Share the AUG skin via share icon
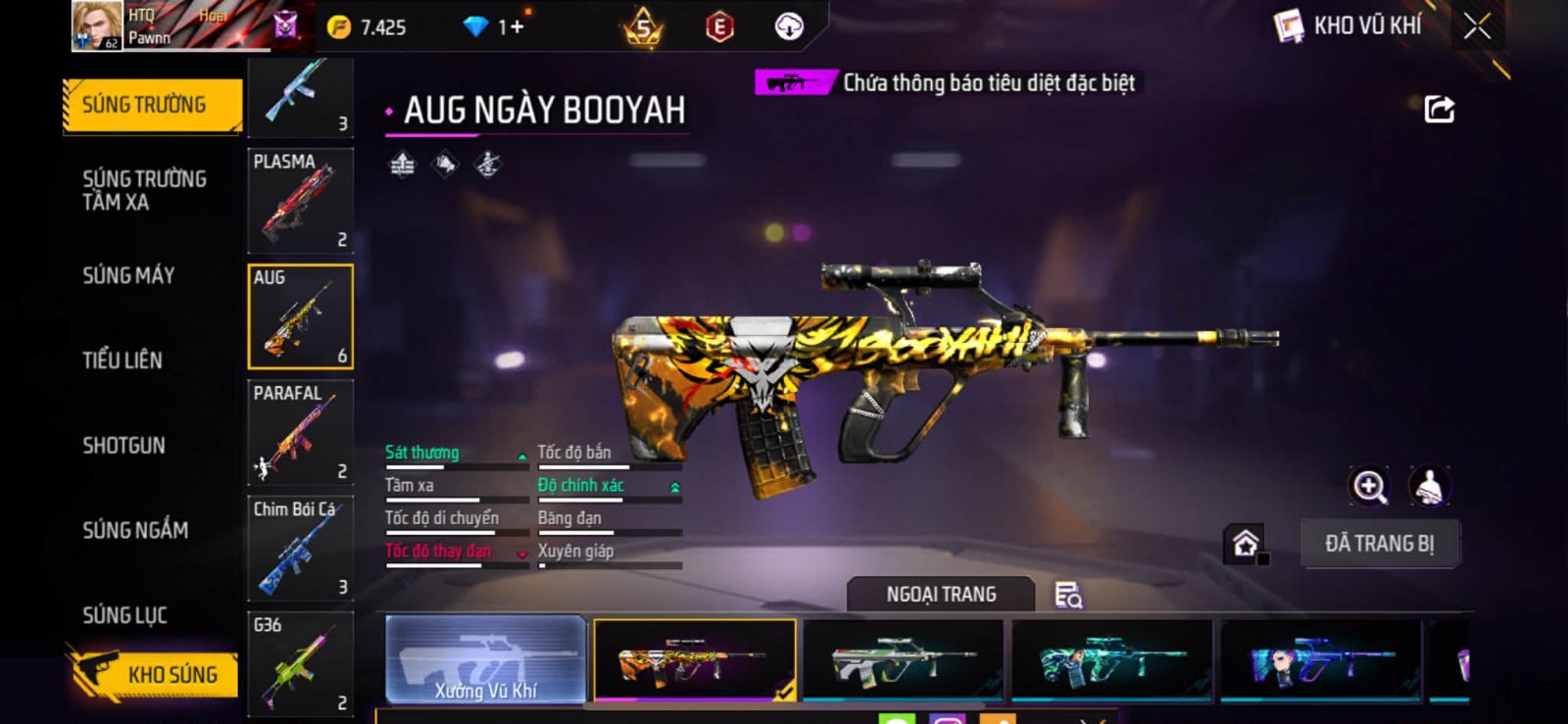The height and width of the screenshot is (724, 1568). [1439, 109]
